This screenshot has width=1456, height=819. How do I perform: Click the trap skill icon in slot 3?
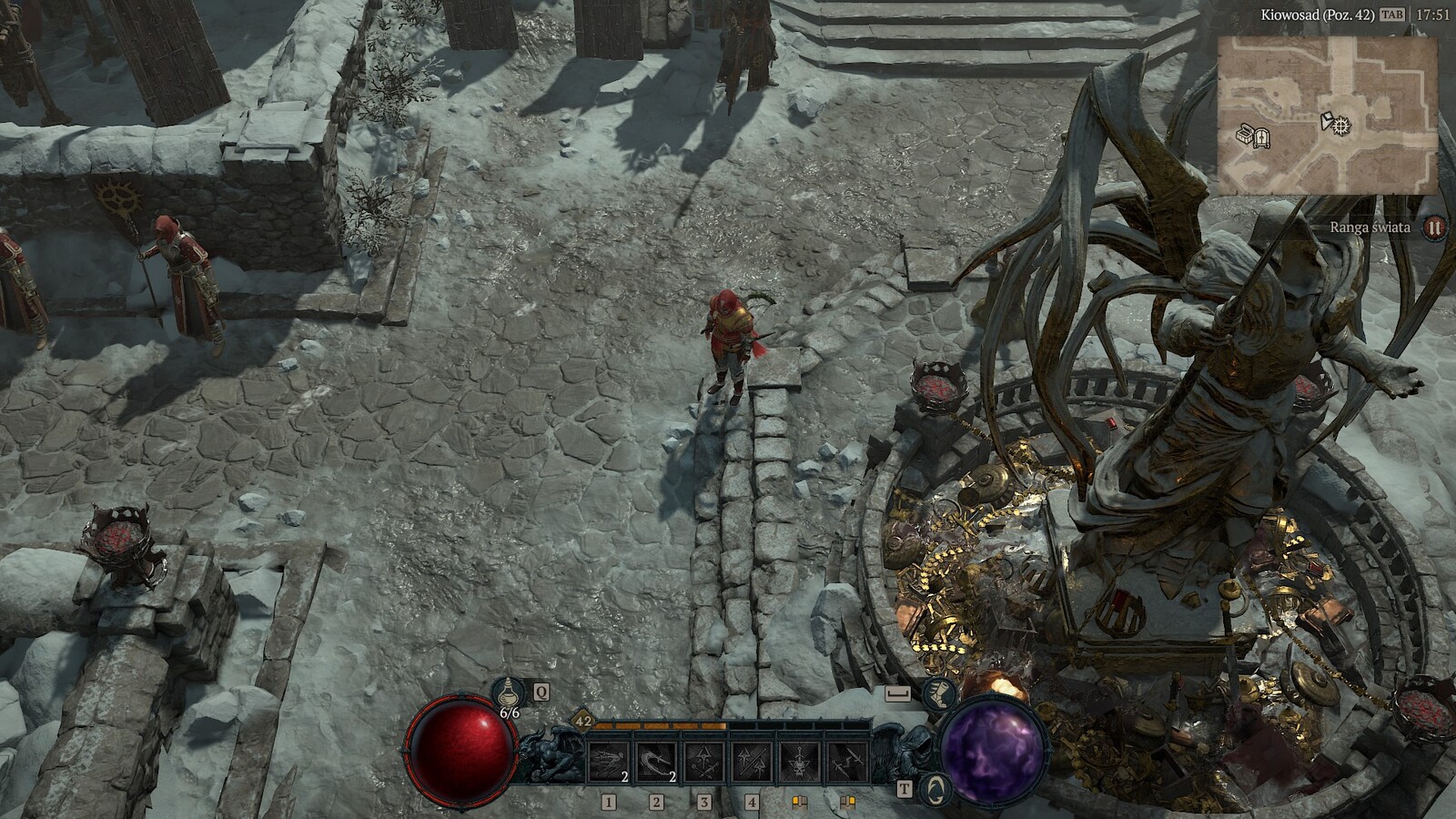tap(703, 762)
